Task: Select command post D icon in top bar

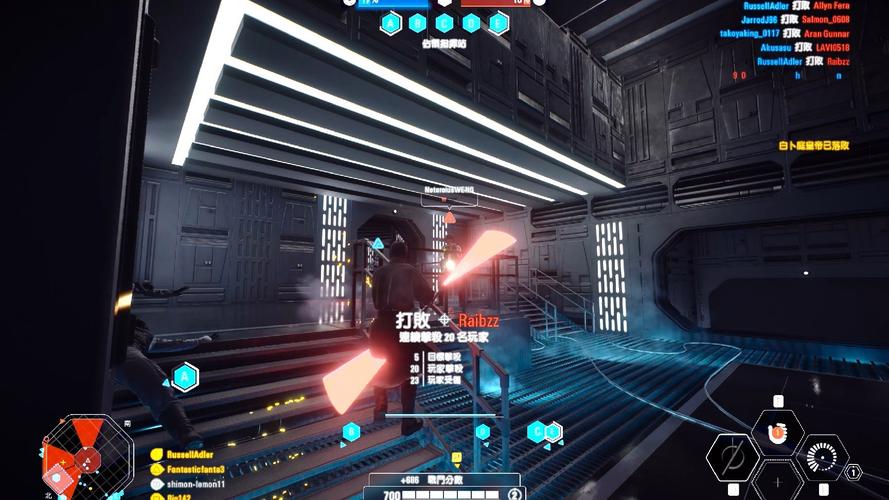Action: 471,23
